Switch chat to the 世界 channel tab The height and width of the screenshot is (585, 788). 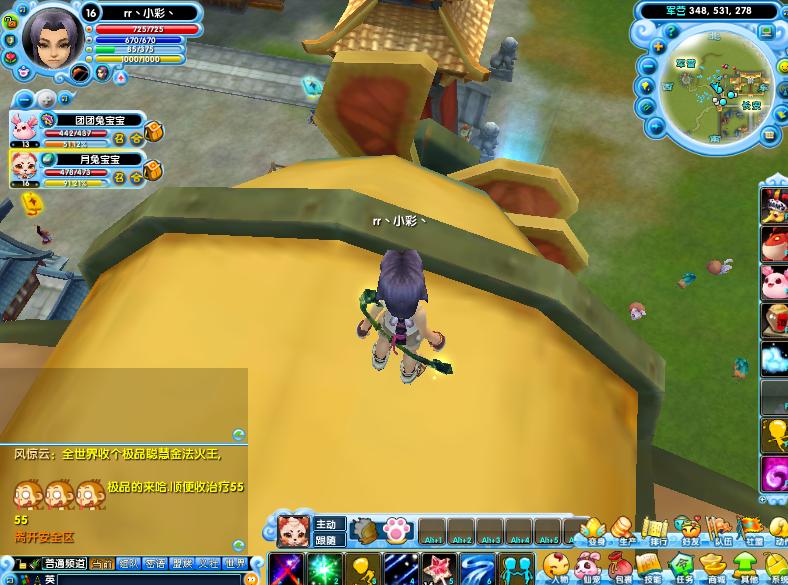click(235, 564)
